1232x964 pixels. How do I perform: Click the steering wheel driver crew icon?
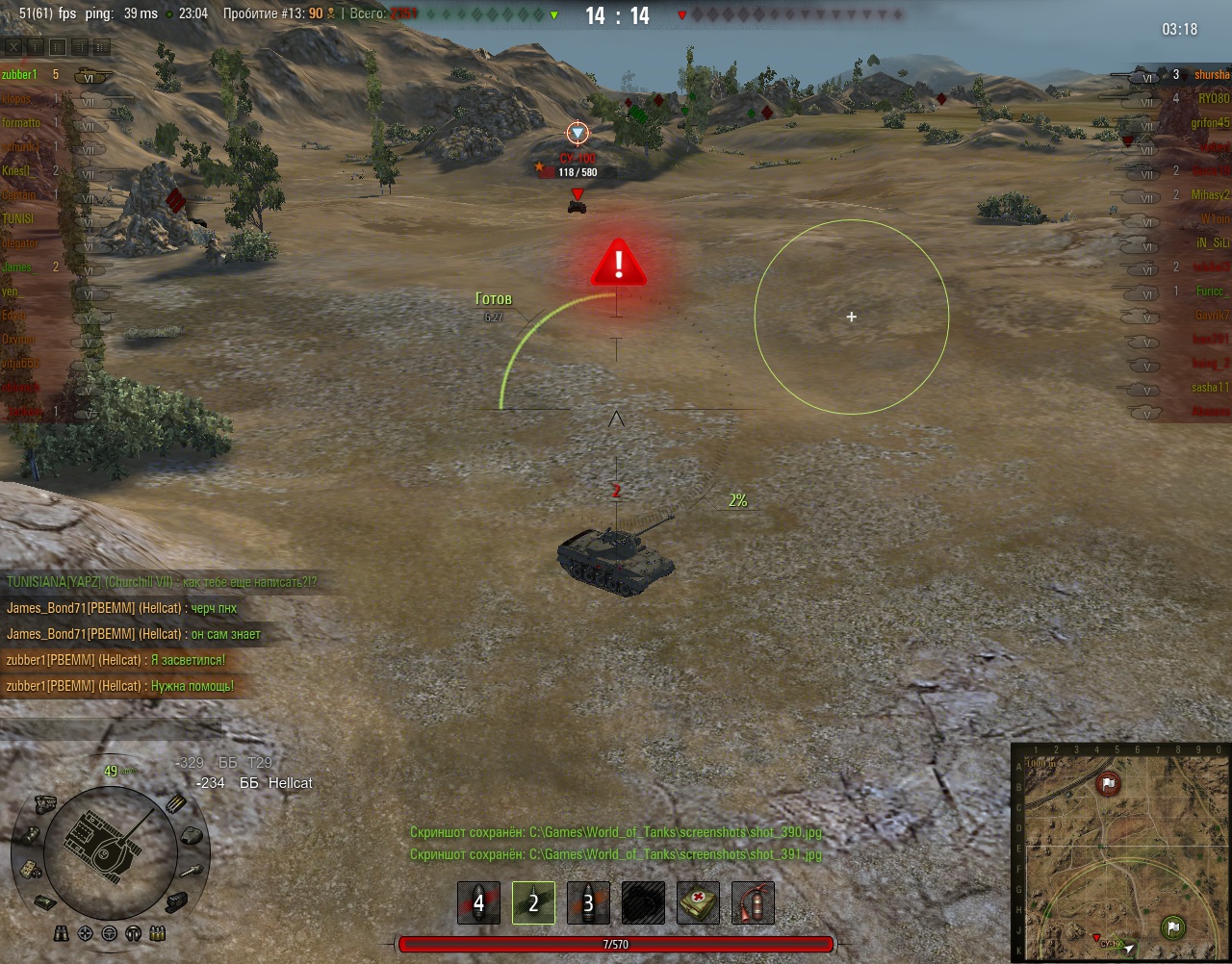point(110,933)
